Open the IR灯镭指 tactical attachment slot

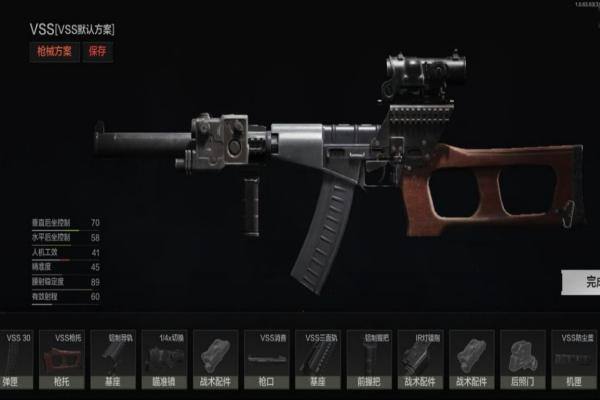[x=424, y=359]
